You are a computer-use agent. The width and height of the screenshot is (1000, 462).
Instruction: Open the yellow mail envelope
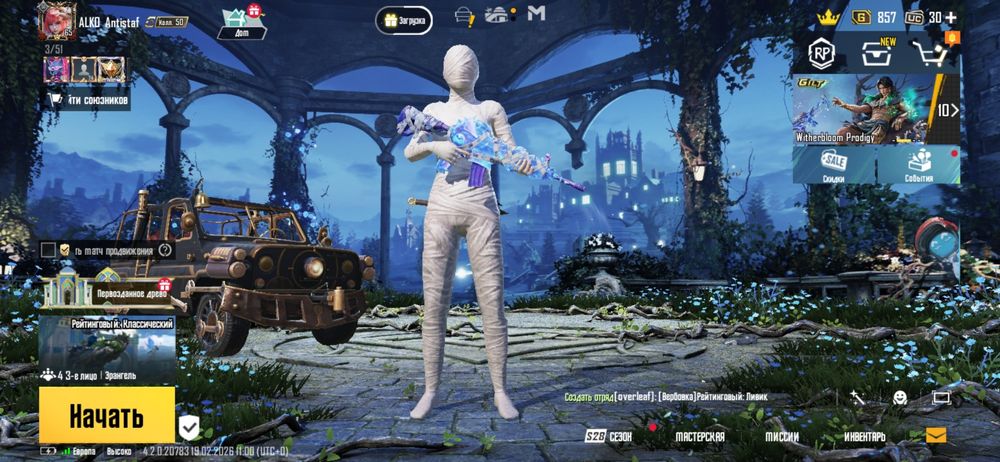coord(935,435)
